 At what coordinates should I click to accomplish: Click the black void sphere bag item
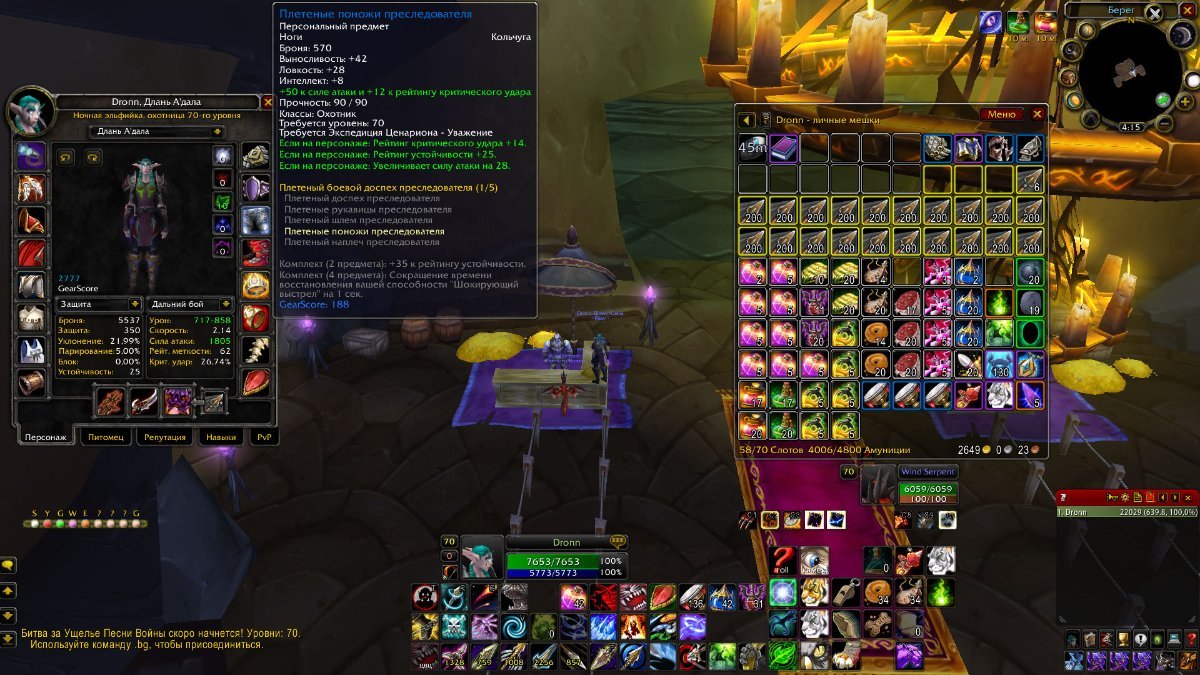[1031, 333]
